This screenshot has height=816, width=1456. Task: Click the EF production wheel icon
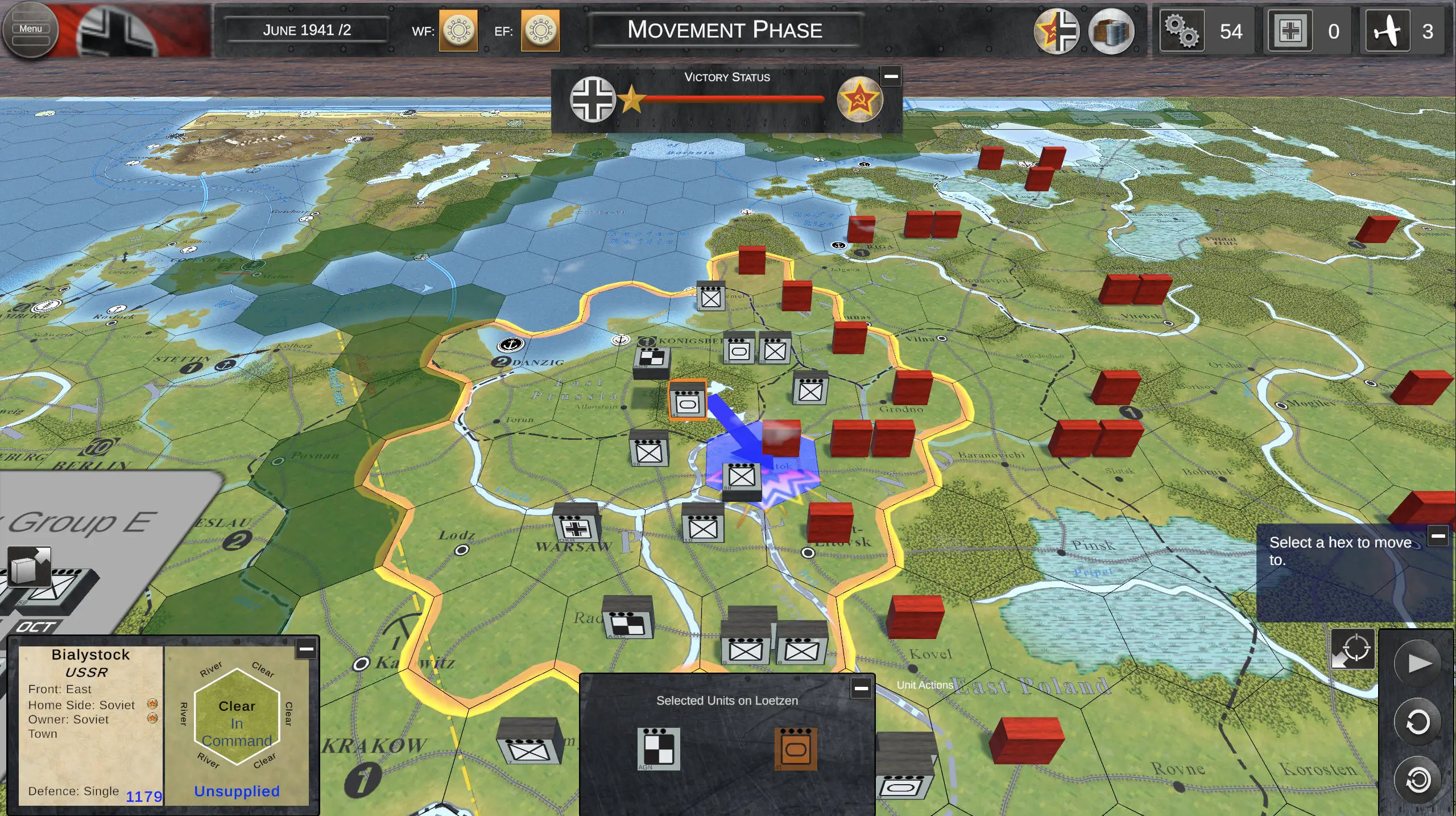click(x=540, y=31)
